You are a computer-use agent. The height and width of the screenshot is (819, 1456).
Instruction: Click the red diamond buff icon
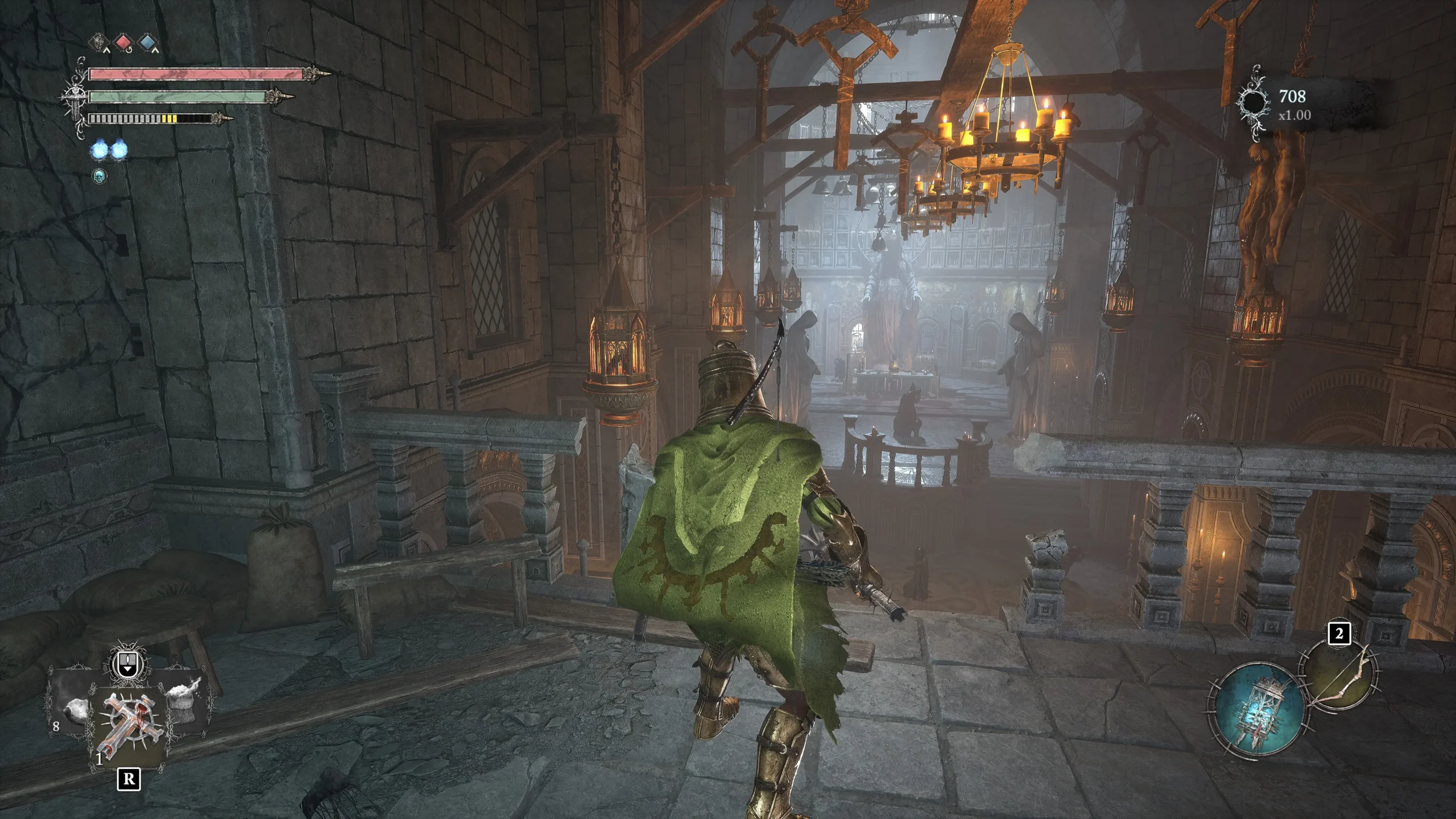123,42
